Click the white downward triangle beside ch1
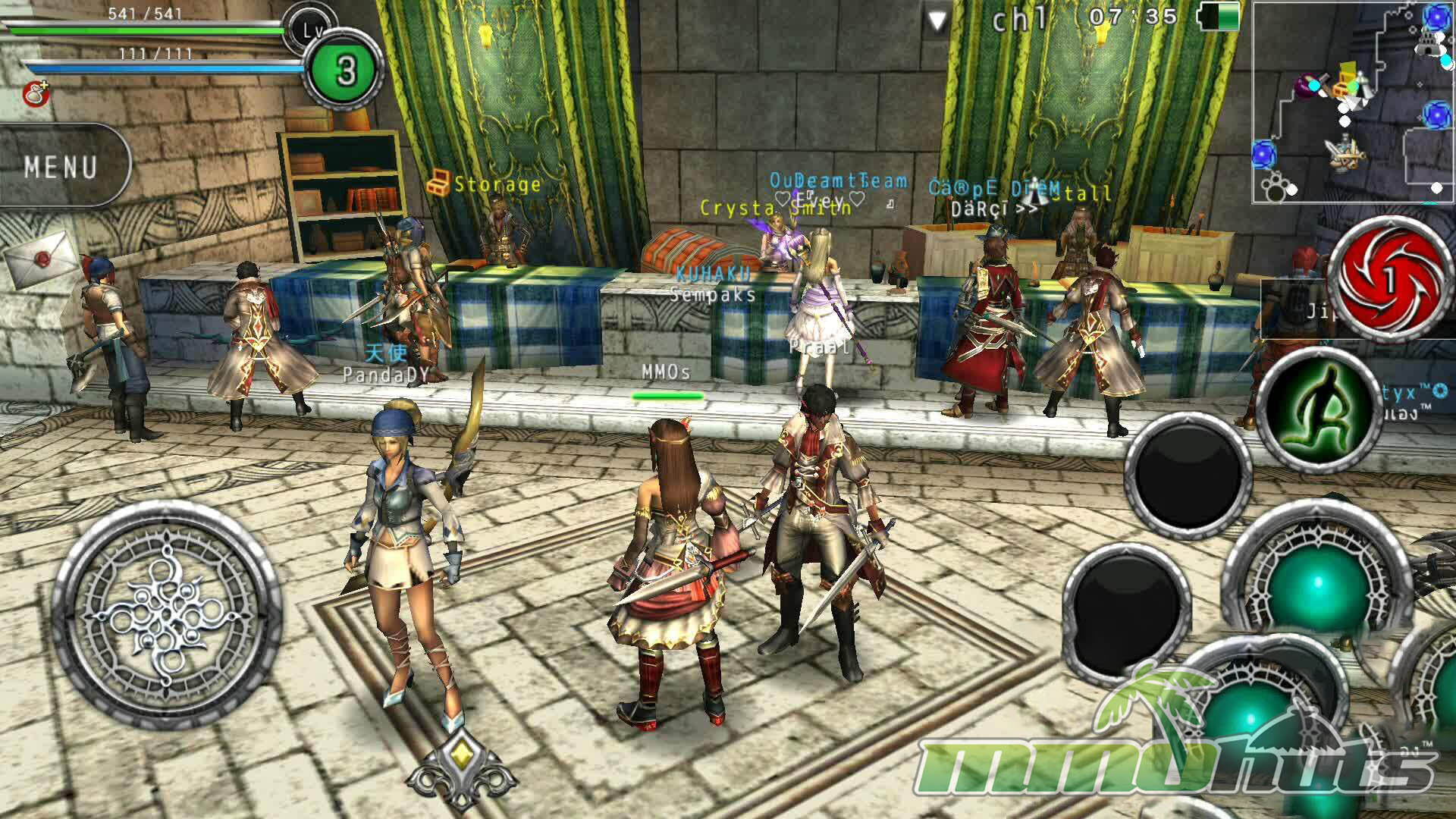Viewport: 1456px width, 819px height. (x=938, y=20)
